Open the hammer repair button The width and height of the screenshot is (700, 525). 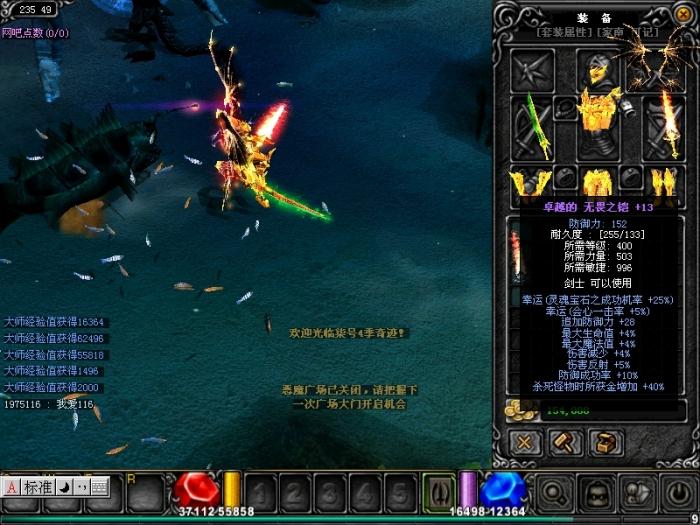(x=563, y=441)
